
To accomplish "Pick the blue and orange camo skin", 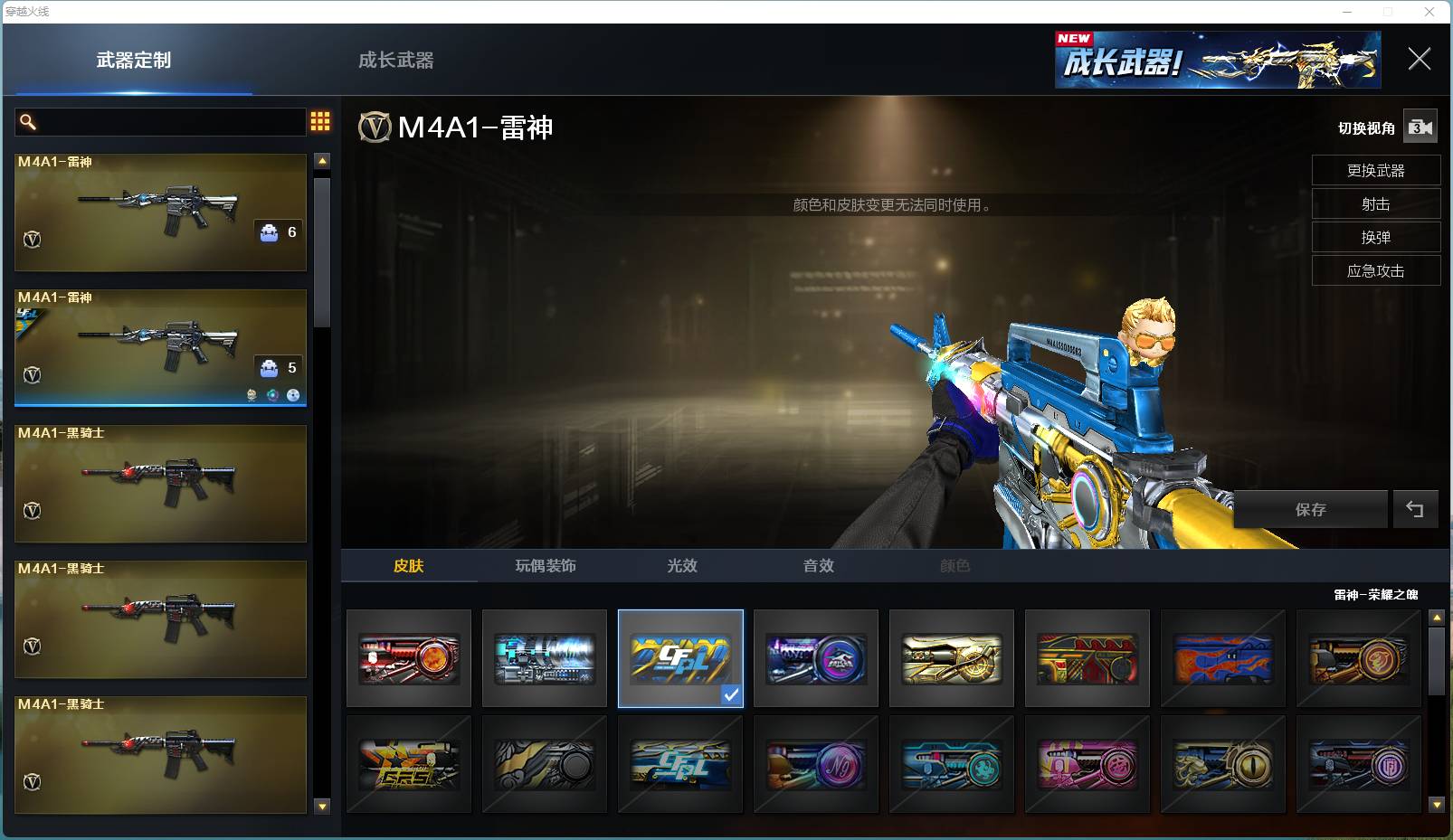I will click(1222, 658).
